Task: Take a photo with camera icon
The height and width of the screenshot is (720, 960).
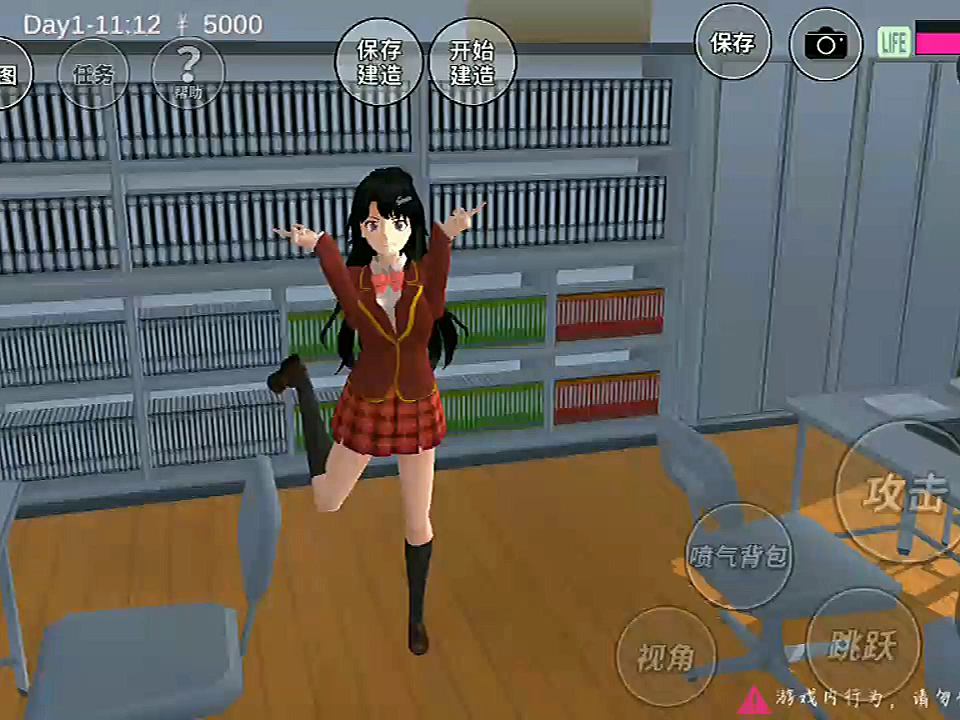Action: [x=826, y=44]
